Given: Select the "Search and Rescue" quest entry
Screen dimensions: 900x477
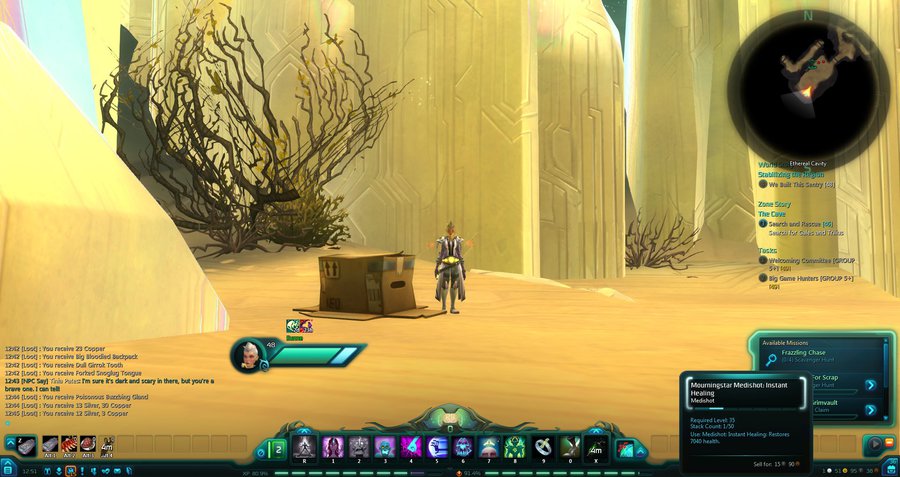Looking at the screenshot, I should pyautogui.click(x=800, y=224).
